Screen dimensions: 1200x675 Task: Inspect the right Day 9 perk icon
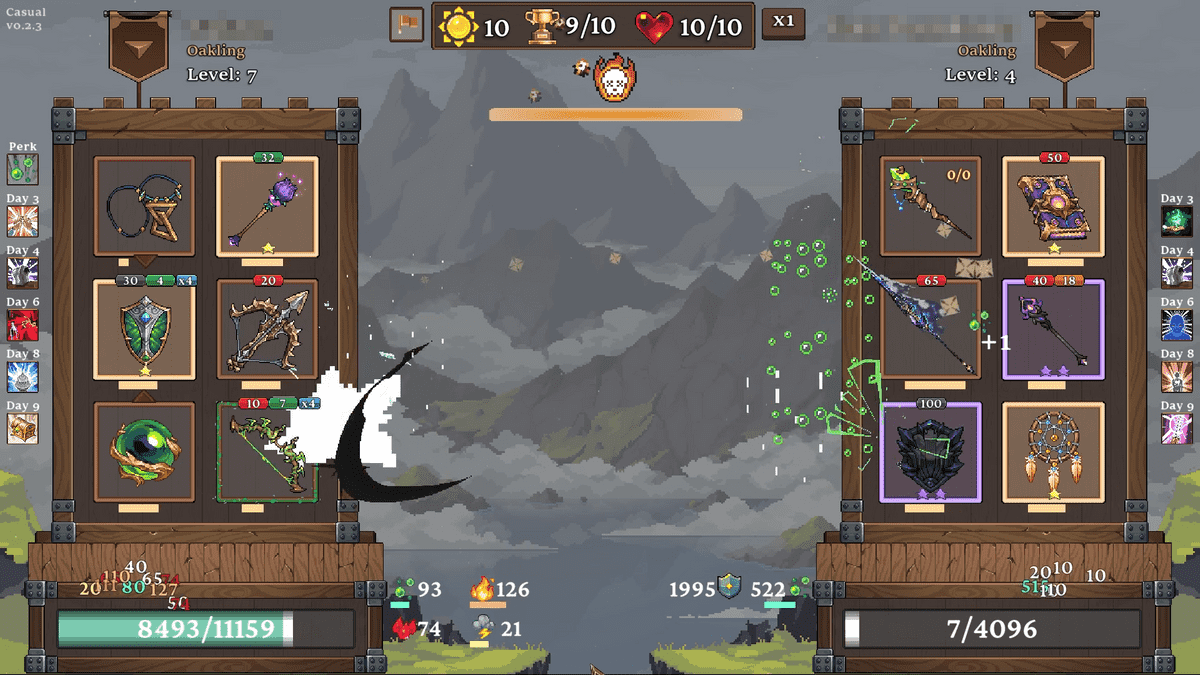coord(1177,428)
